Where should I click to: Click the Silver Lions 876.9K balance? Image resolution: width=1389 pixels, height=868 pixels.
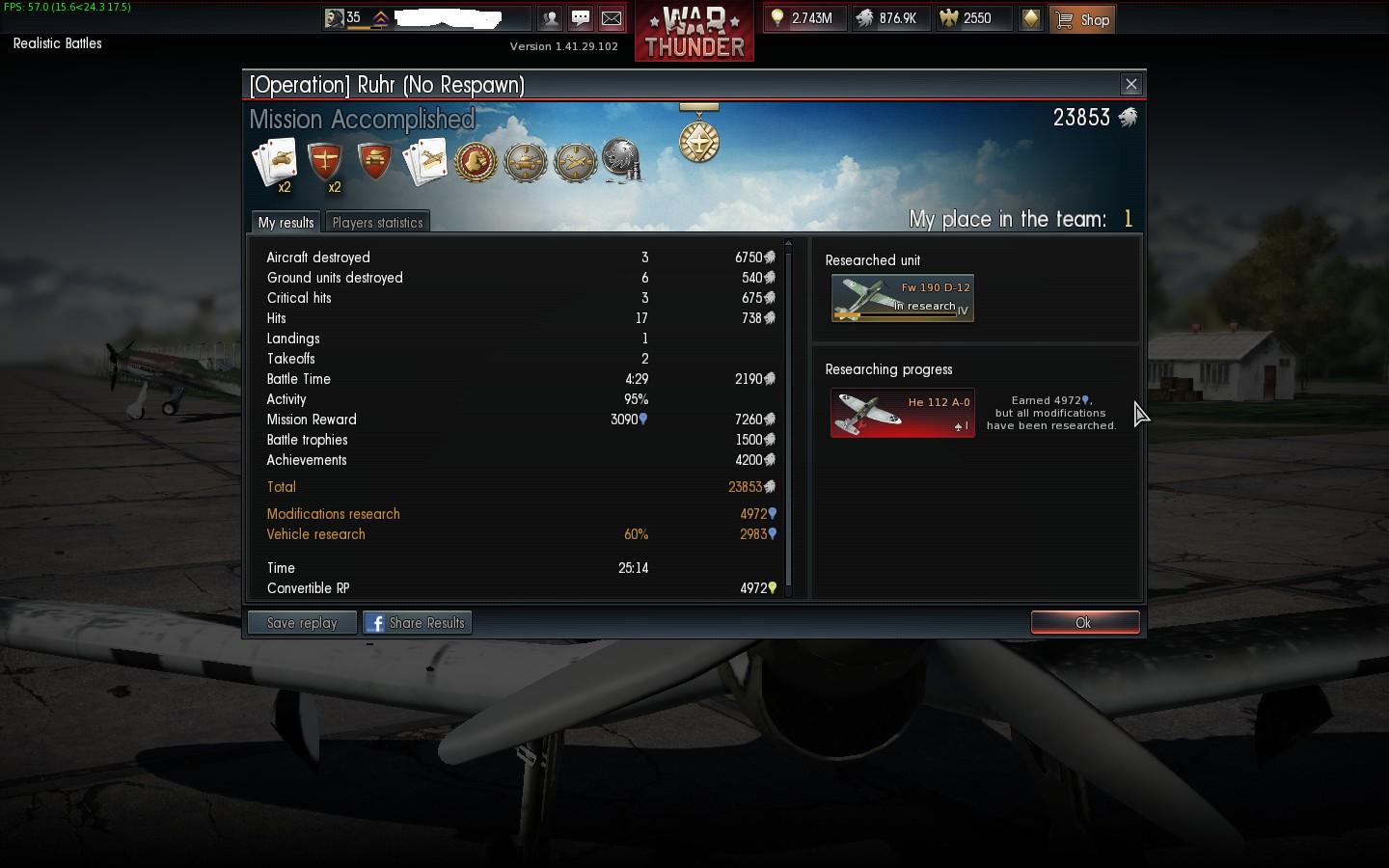pos(887,18)
